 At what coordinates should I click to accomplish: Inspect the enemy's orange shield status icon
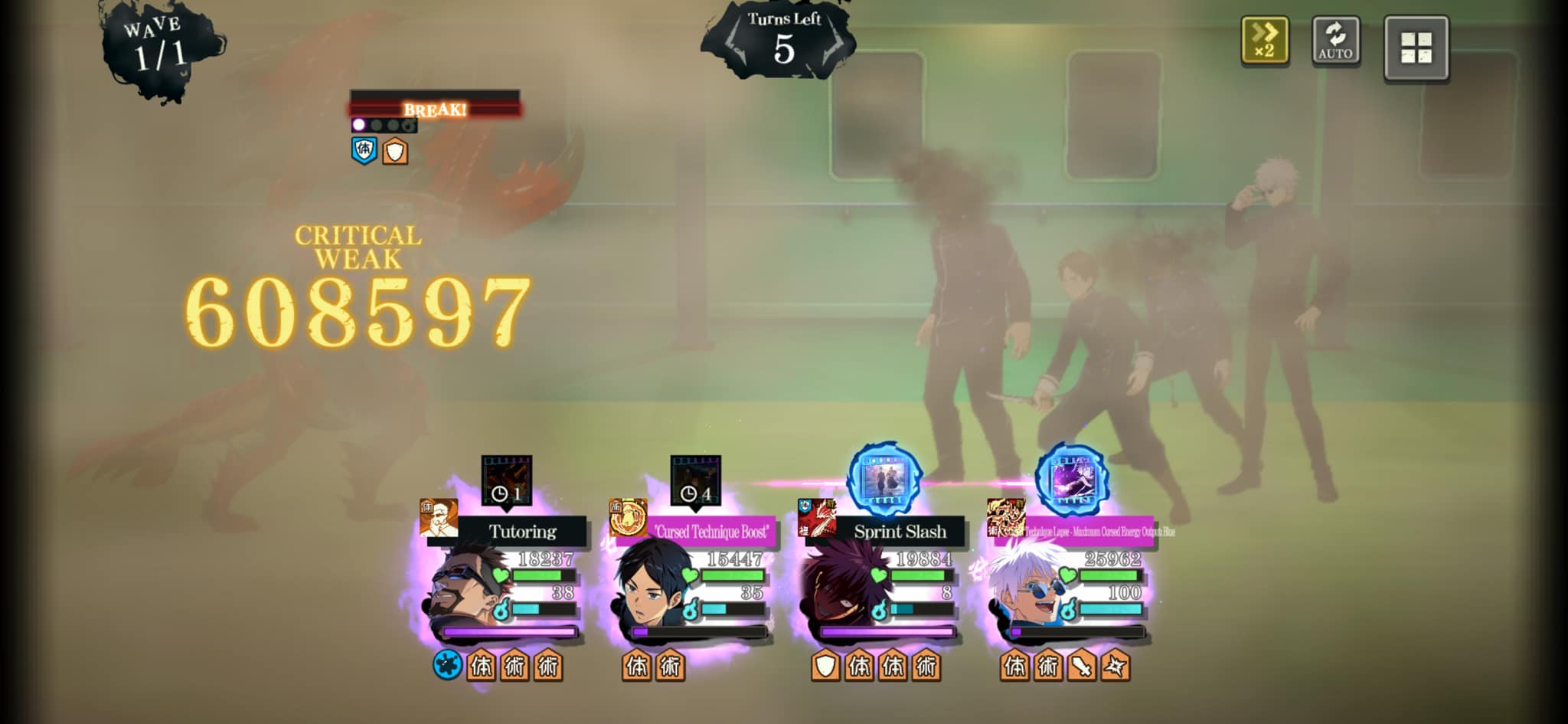click(x=395, y=151)
